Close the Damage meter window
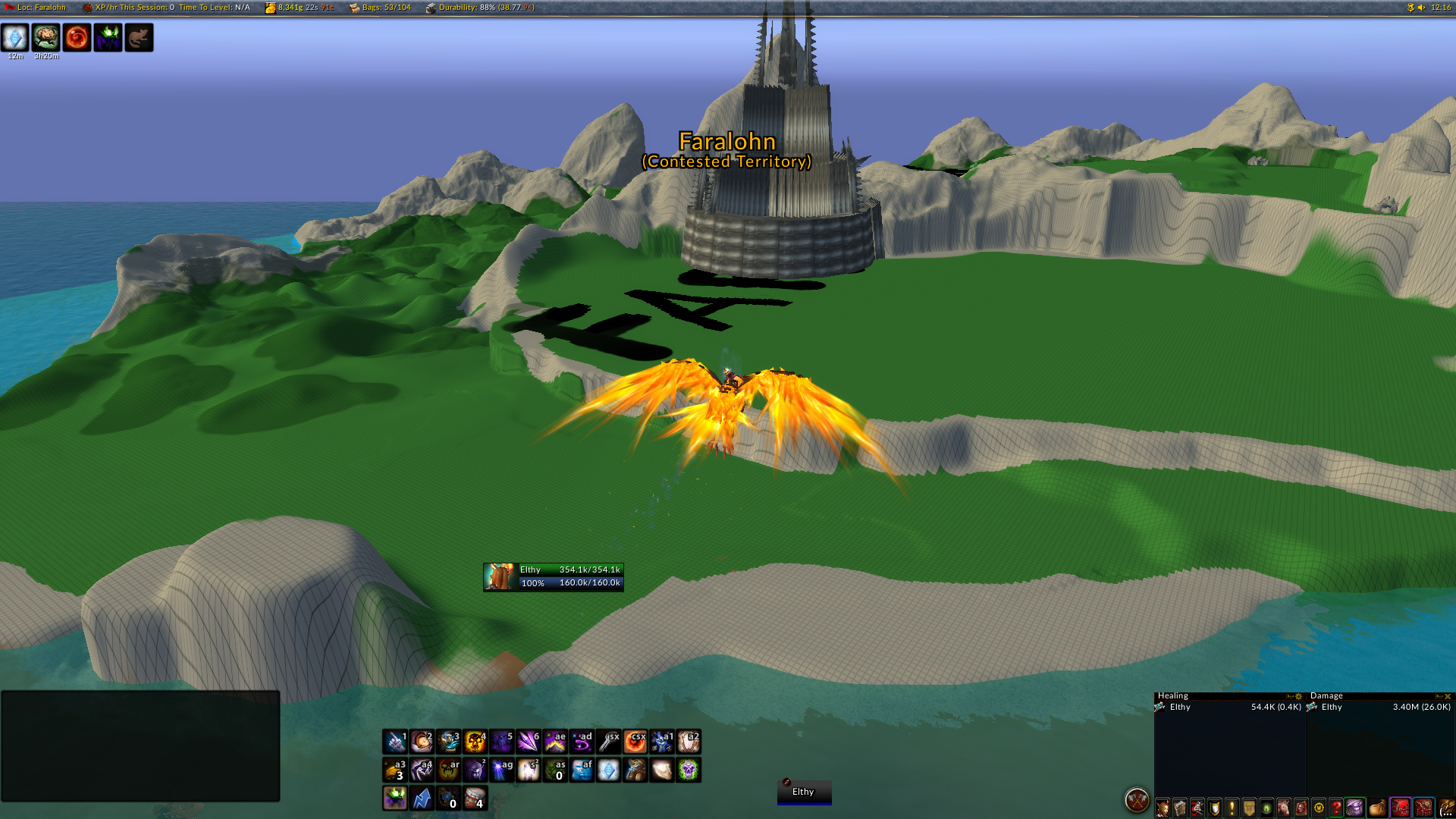Image resolution: width=1456 pixels, height=819 pixels. (1448, 696)
